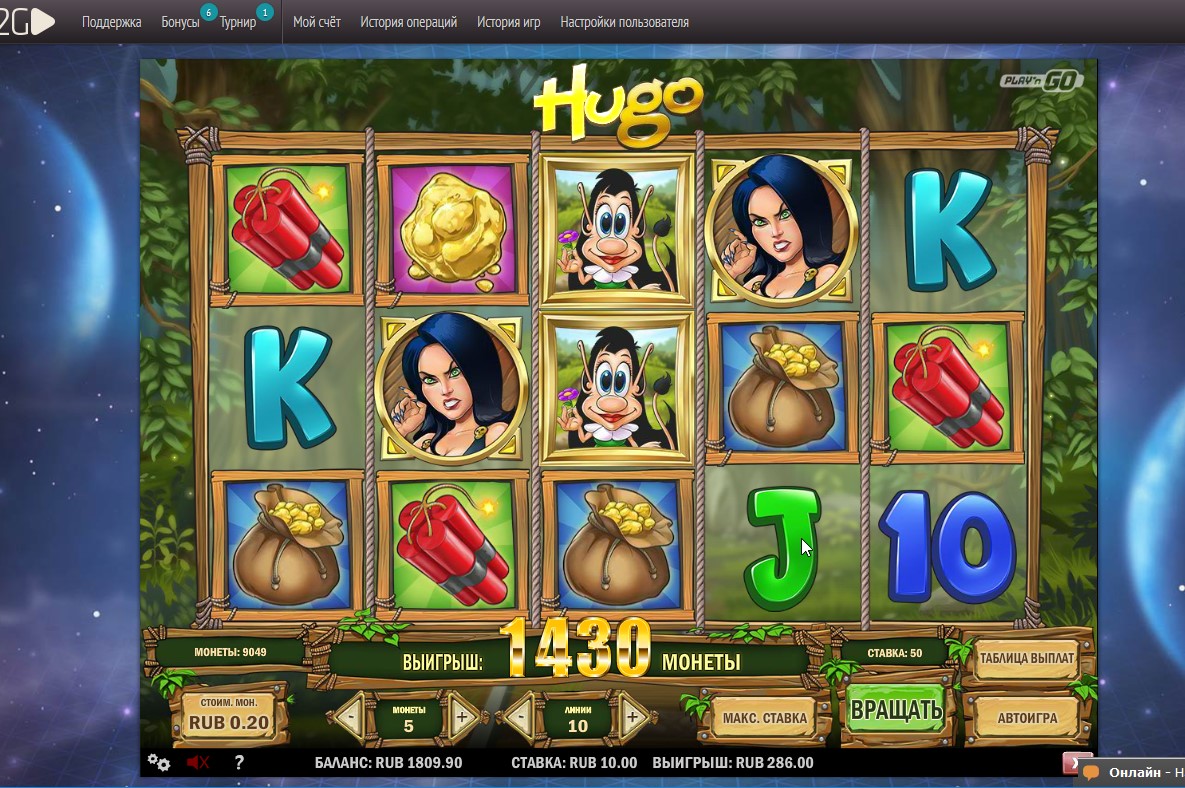Increase the МОНЕТЫ coin count with plus
The height and width of the screenshot is (788, 1185).
pyautogui.click(x=462, y=717)
